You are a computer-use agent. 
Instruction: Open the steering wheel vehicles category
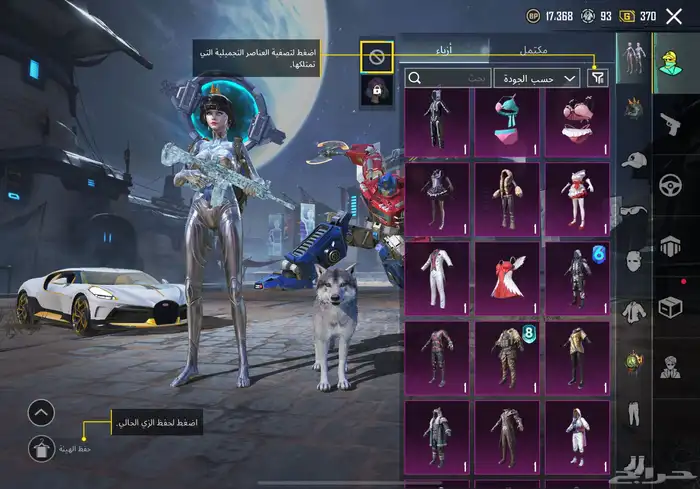(668, 185)
